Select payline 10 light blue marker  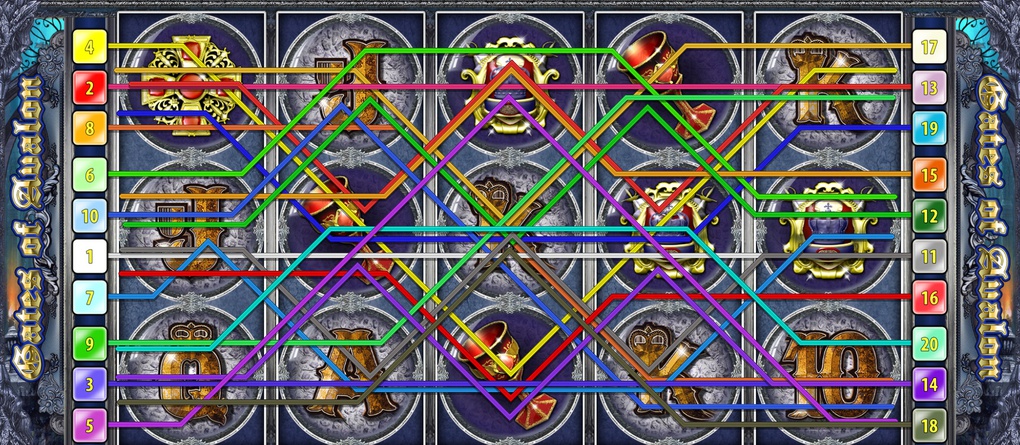89,216
